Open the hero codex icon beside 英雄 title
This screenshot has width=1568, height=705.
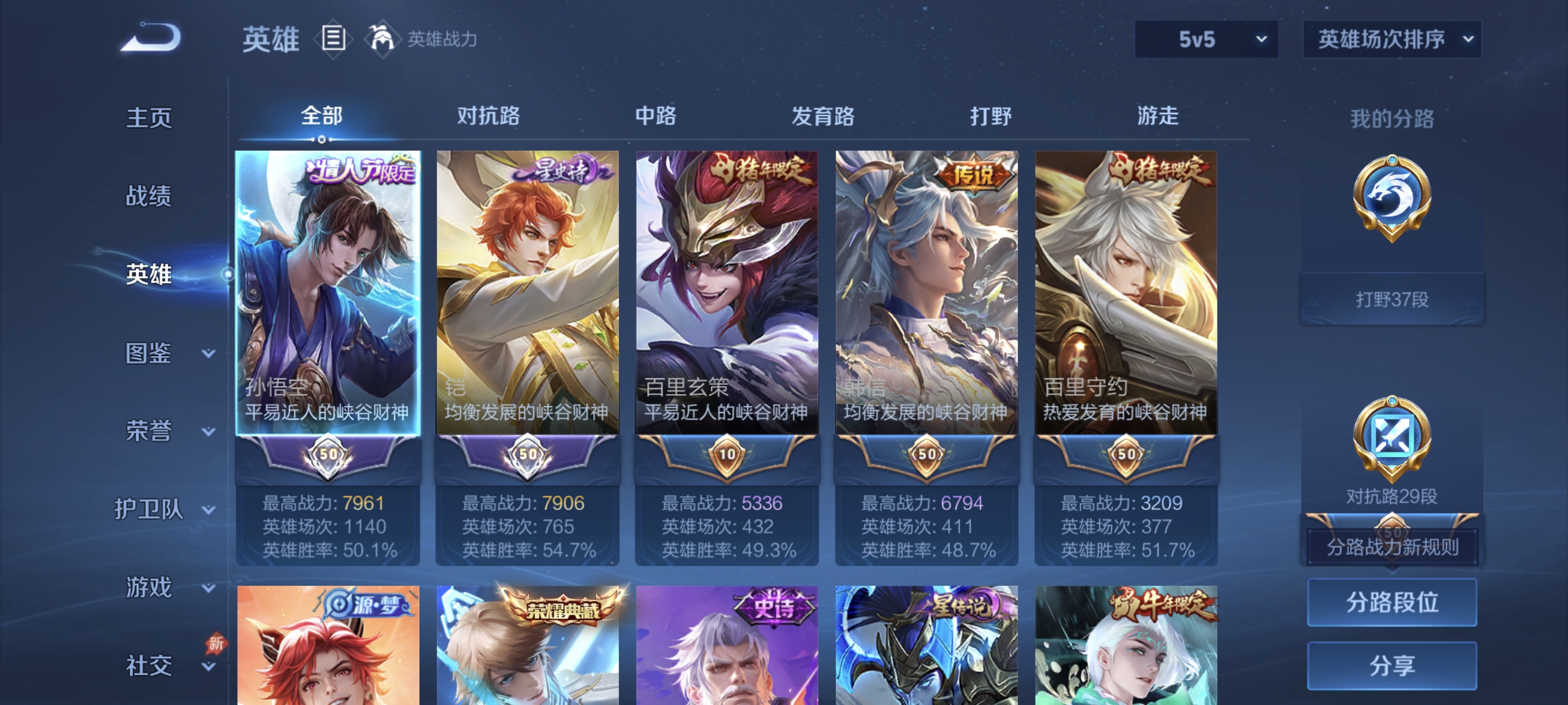click(333, 39)
